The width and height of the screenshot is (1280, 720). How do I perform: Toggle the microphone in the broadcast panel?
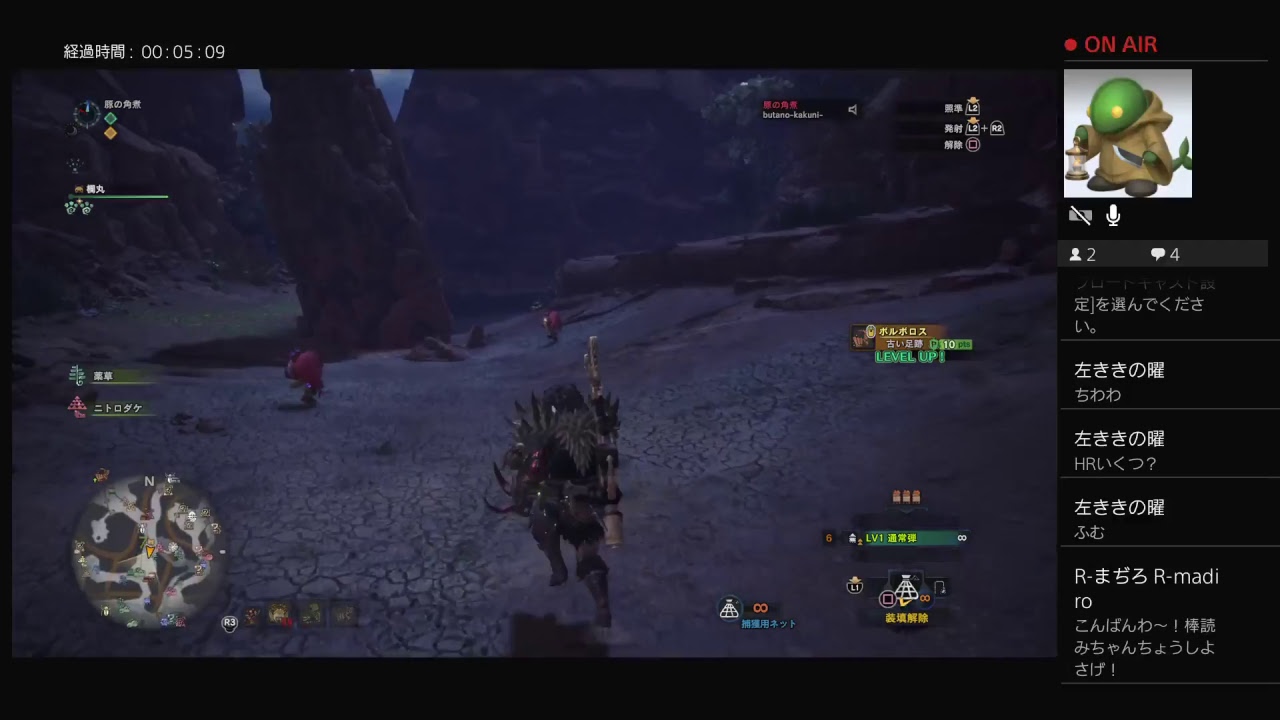(1112, 215)
